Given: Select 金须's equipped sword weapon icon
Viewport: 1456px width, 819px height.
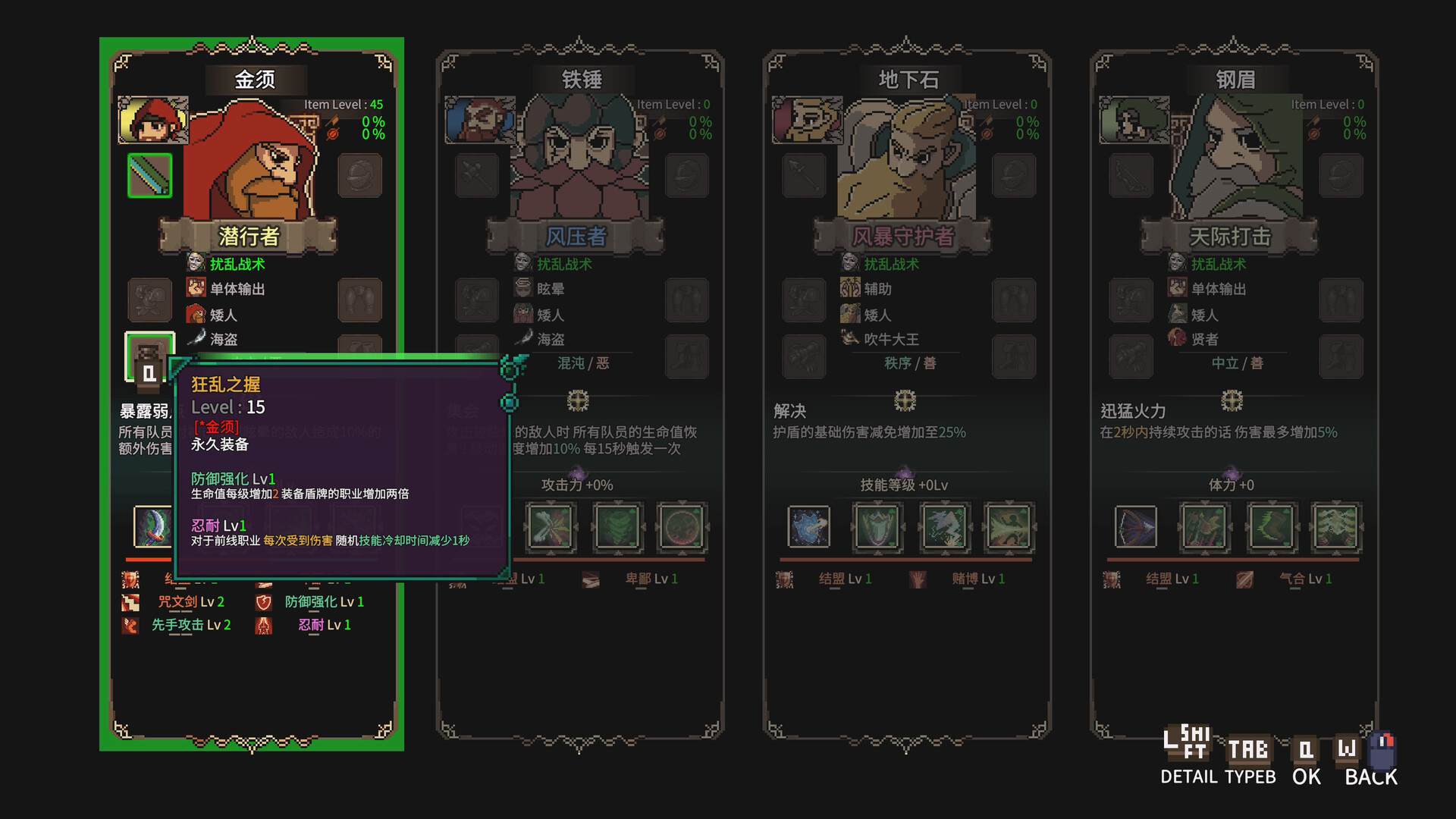Looking at the screenshot, I should pos(149,174).
